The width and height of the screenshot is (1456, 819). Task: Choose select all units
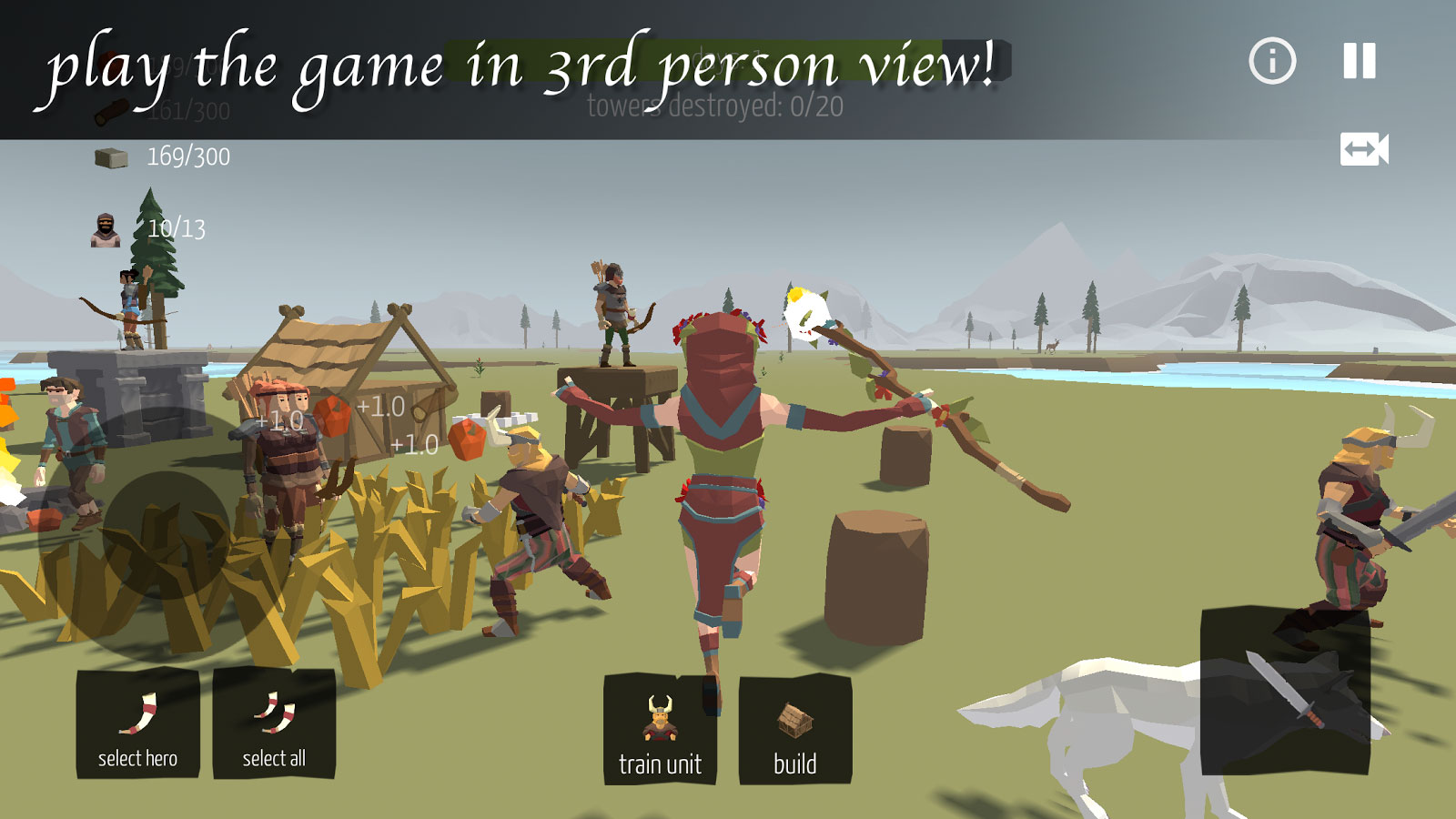(x=274, y=724)
